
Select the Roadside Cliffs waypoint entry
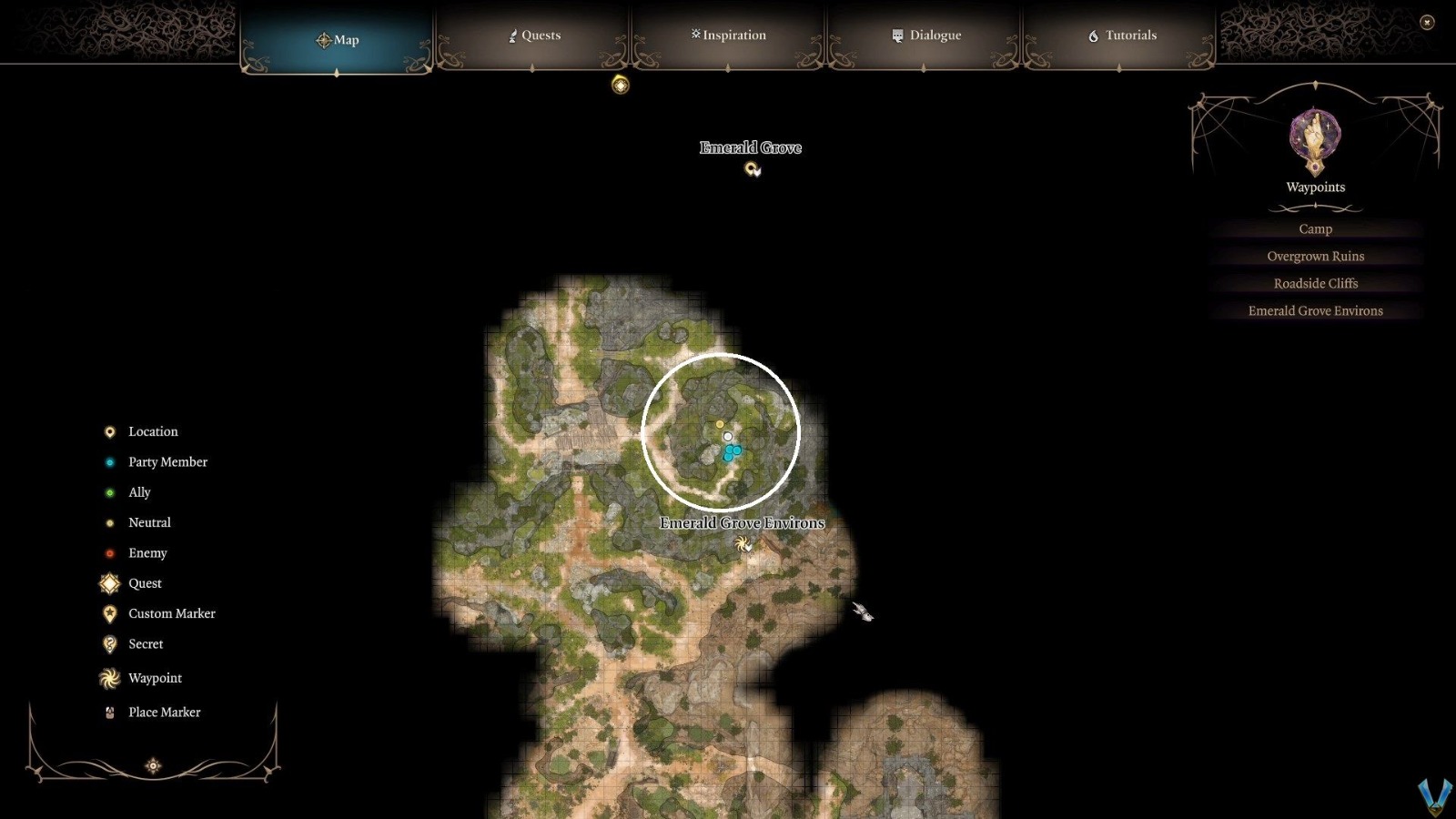click(x=1315, y=283)
